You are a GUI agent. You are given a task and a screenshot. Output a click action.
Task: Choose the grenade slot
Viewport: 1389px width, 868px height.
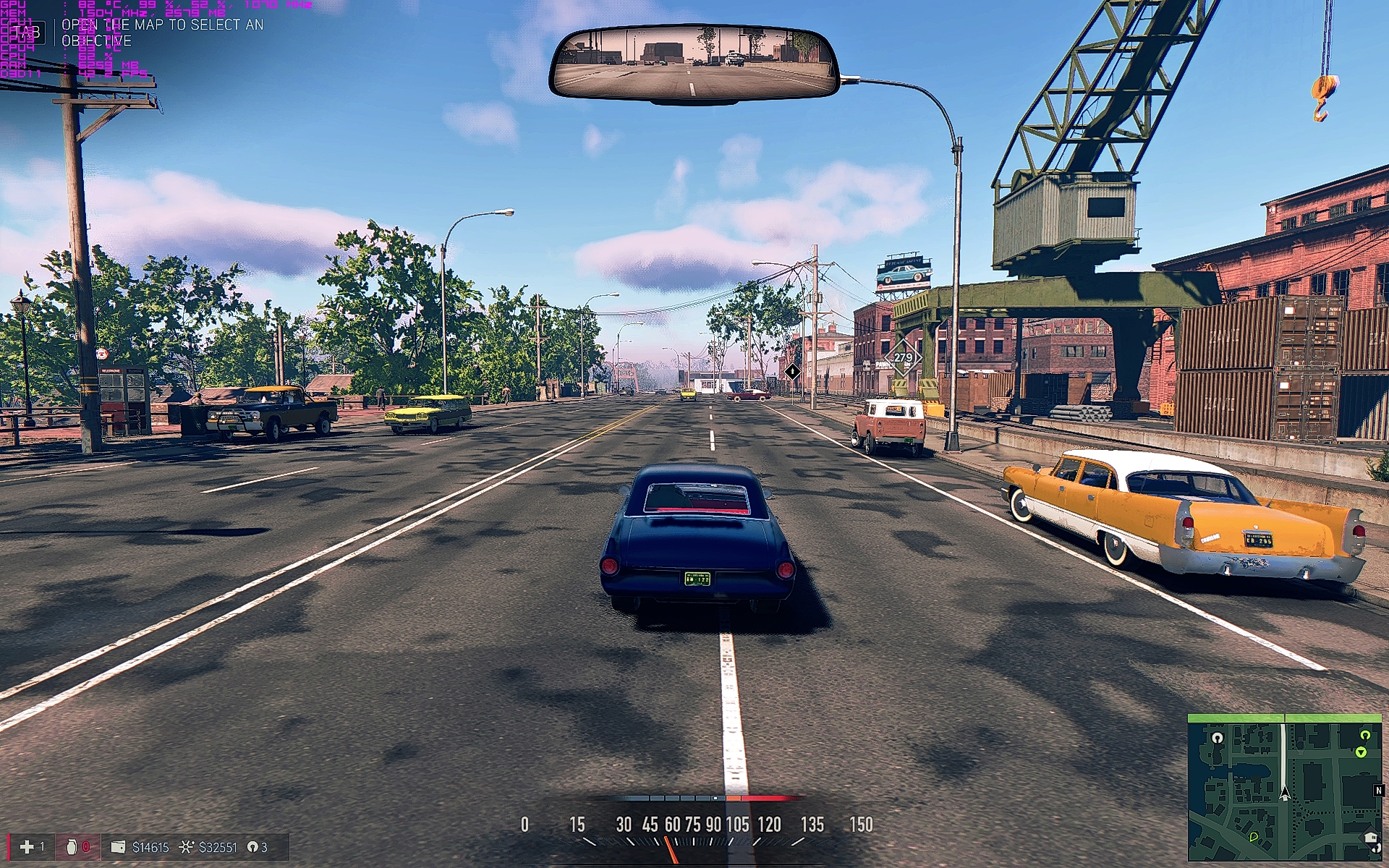[x=72, y=846]
